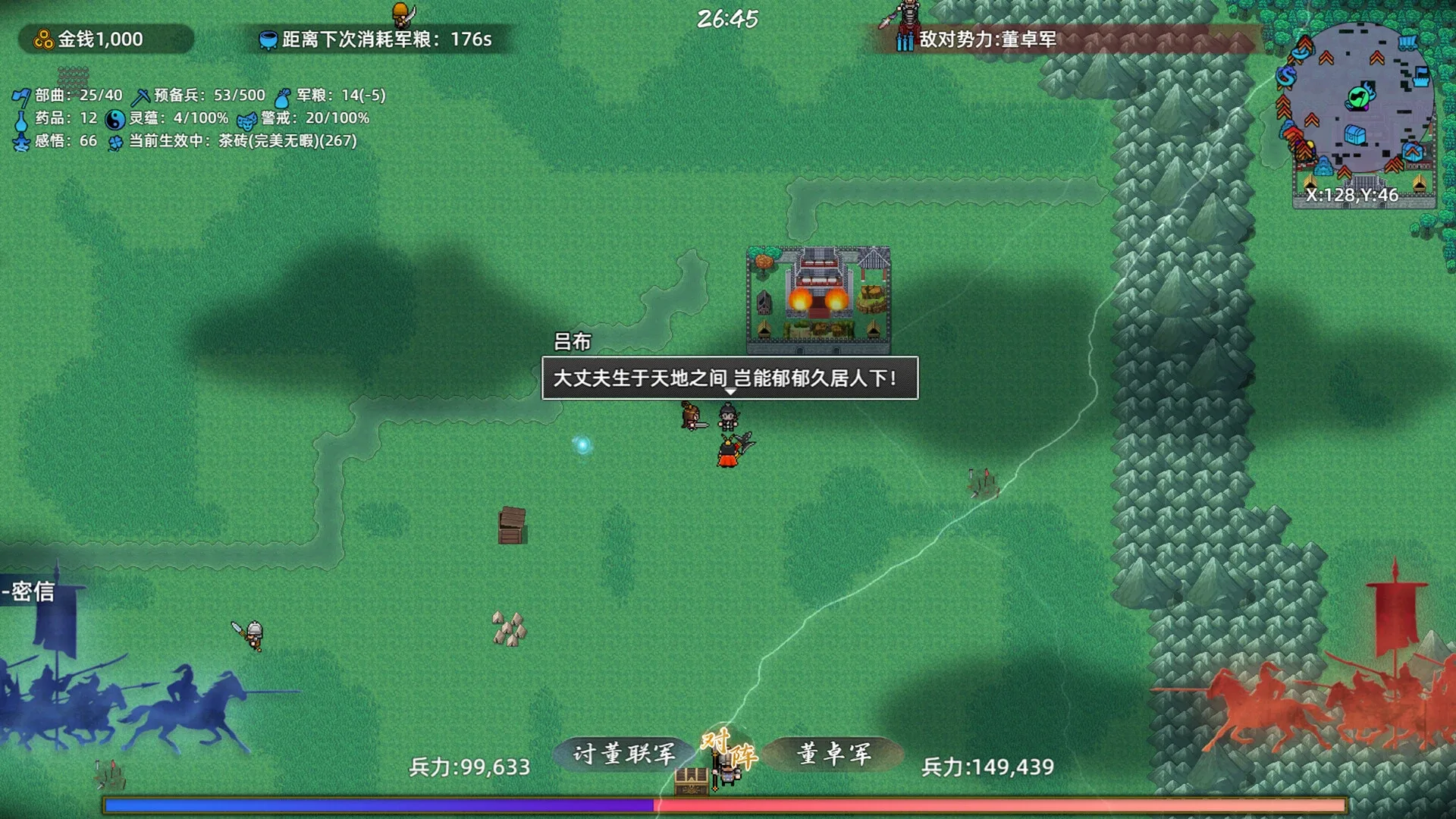Click the blue wagon icon on the minimap
Screen dimensions: 1456x819
click(x=1407, y=43)
